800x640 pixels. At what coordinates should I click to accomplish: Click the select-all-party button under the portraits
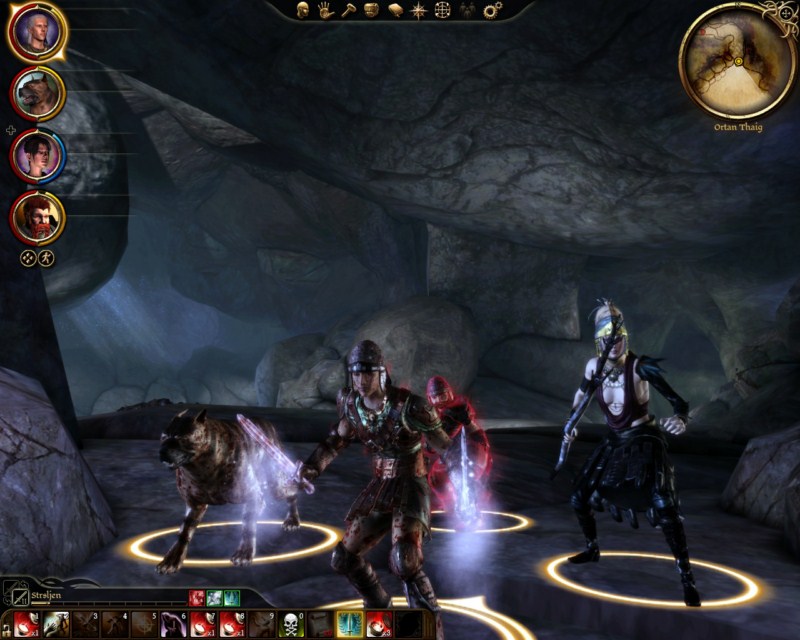pyautogui.click(x=28, y=257)
